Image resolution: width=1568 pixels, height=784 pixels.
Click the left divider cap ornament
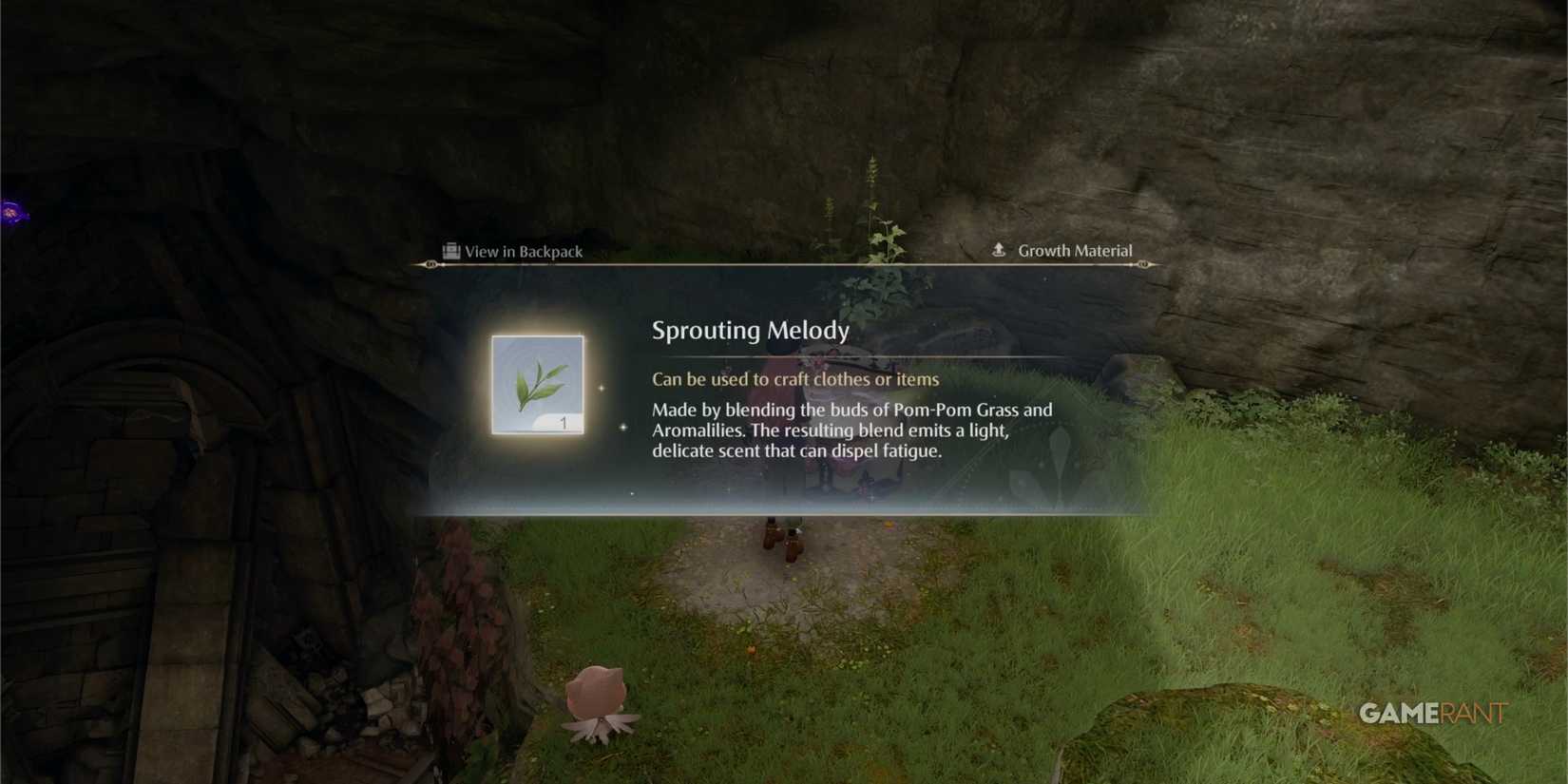pos(430,263)
